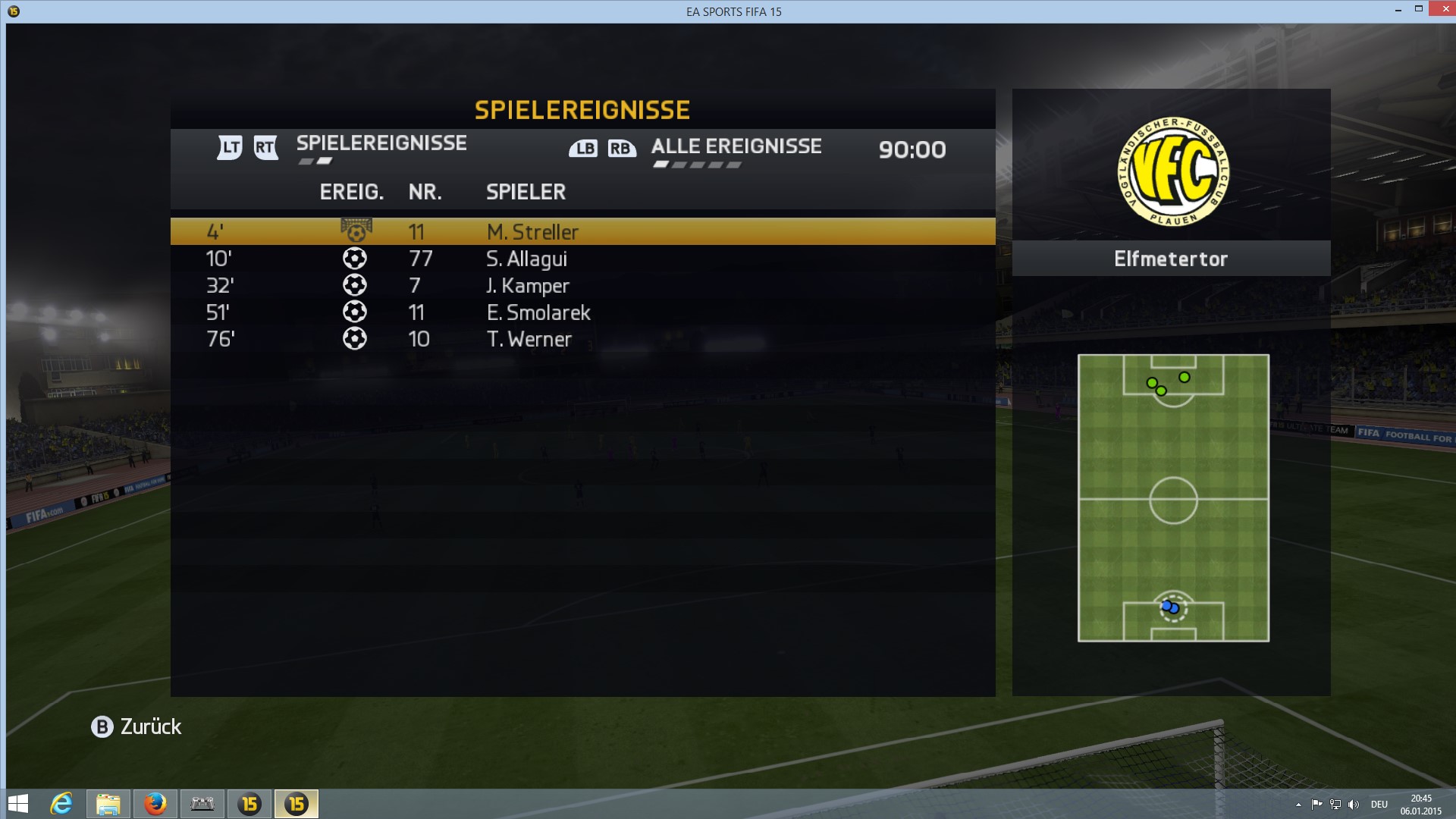Switch the Spielereignisse view tab
The height and width of the screenshot is (819, 1456).
[x=381, y=143]
